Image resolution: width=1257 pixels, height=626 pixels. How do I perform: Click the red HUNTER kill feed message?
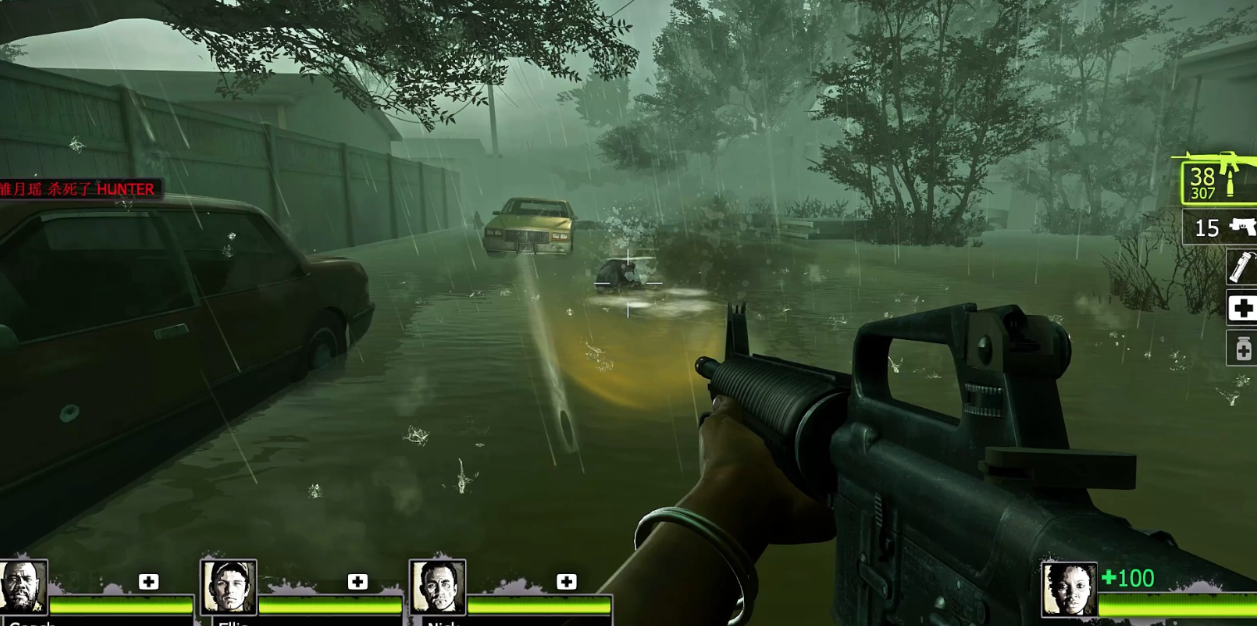tap(78, 189)
